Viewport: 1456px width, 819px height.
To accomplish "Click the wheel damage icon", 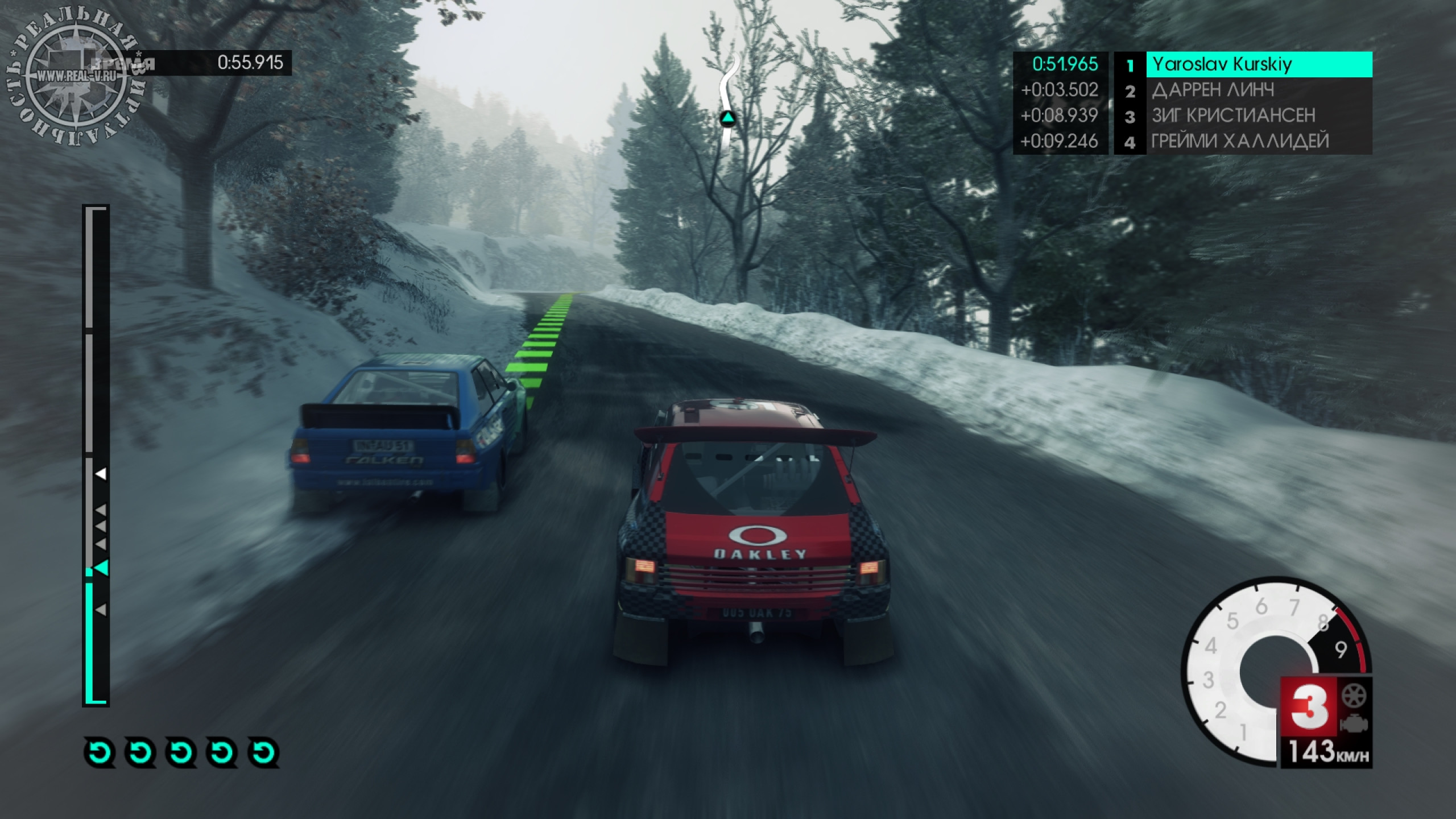I will [1354, 696].
